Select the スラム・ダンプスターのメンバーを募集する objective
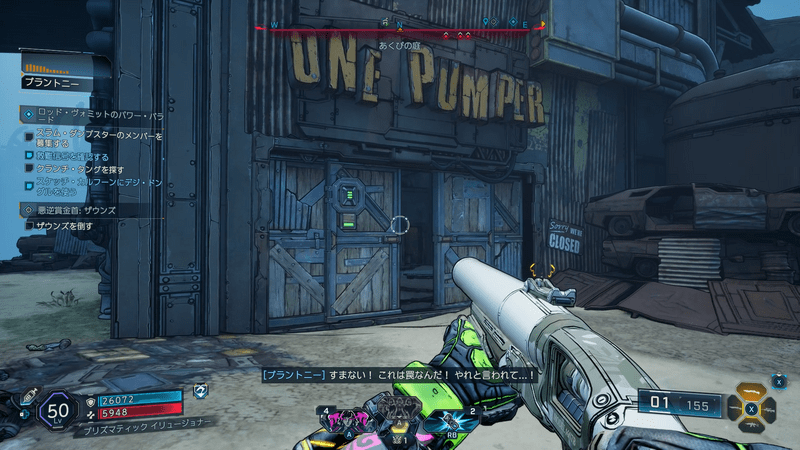The image size is (800, 450). (100, 139)
